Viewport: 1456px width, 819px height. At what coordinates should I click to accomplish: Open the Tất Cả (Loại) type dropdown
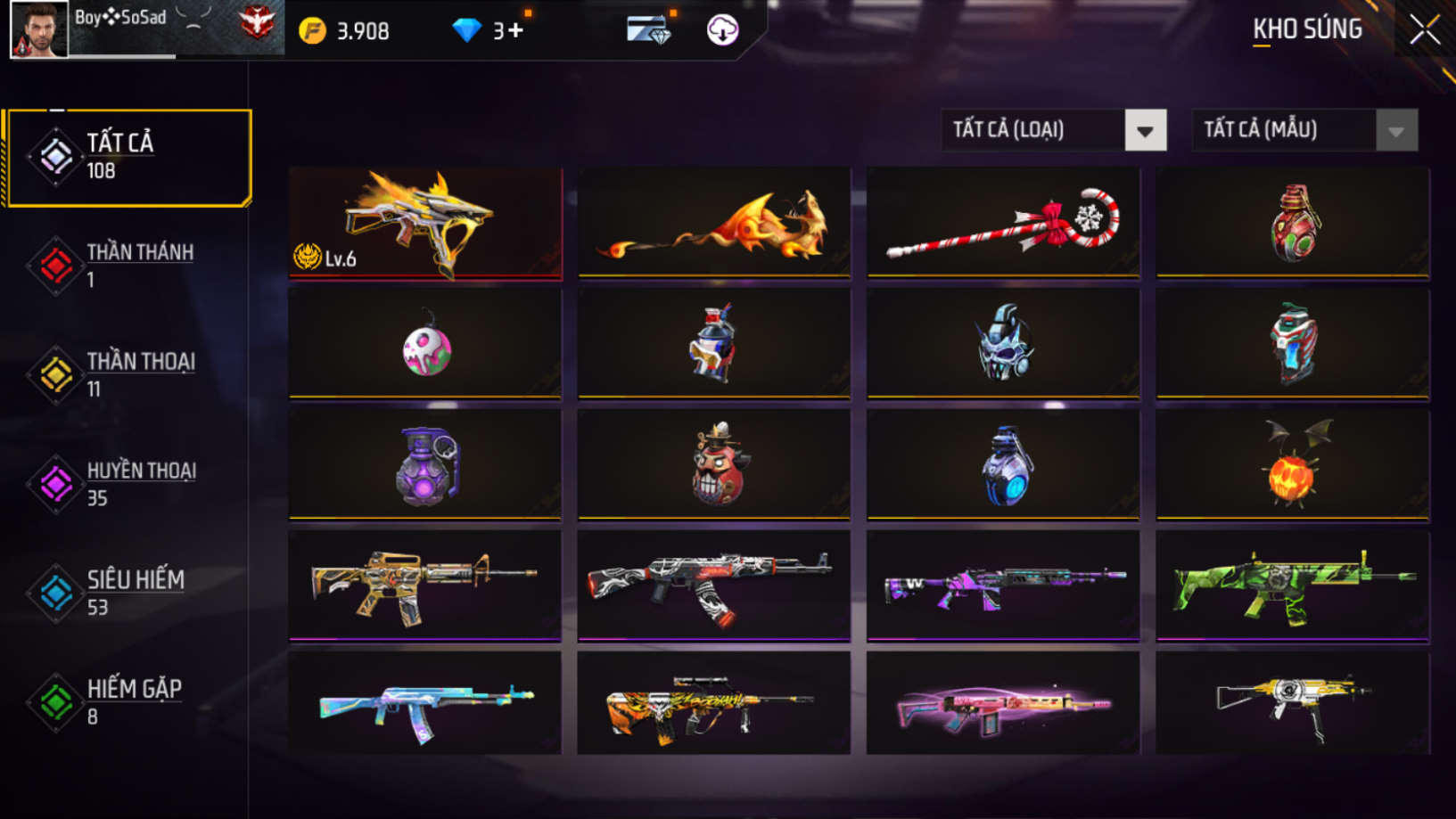point(1054,130)
